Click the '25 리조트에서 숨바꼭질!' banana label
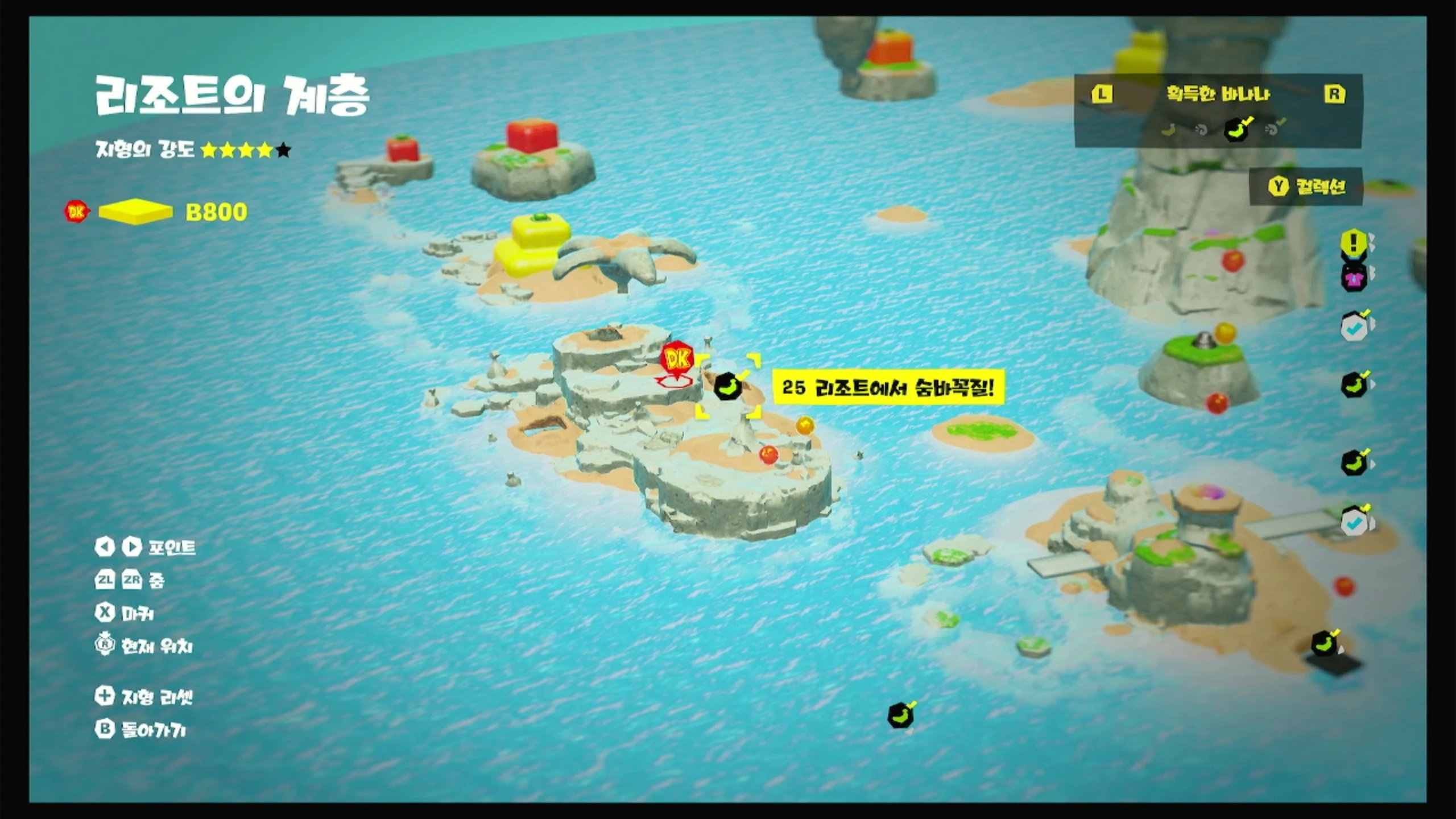 (x=888, y=388)
